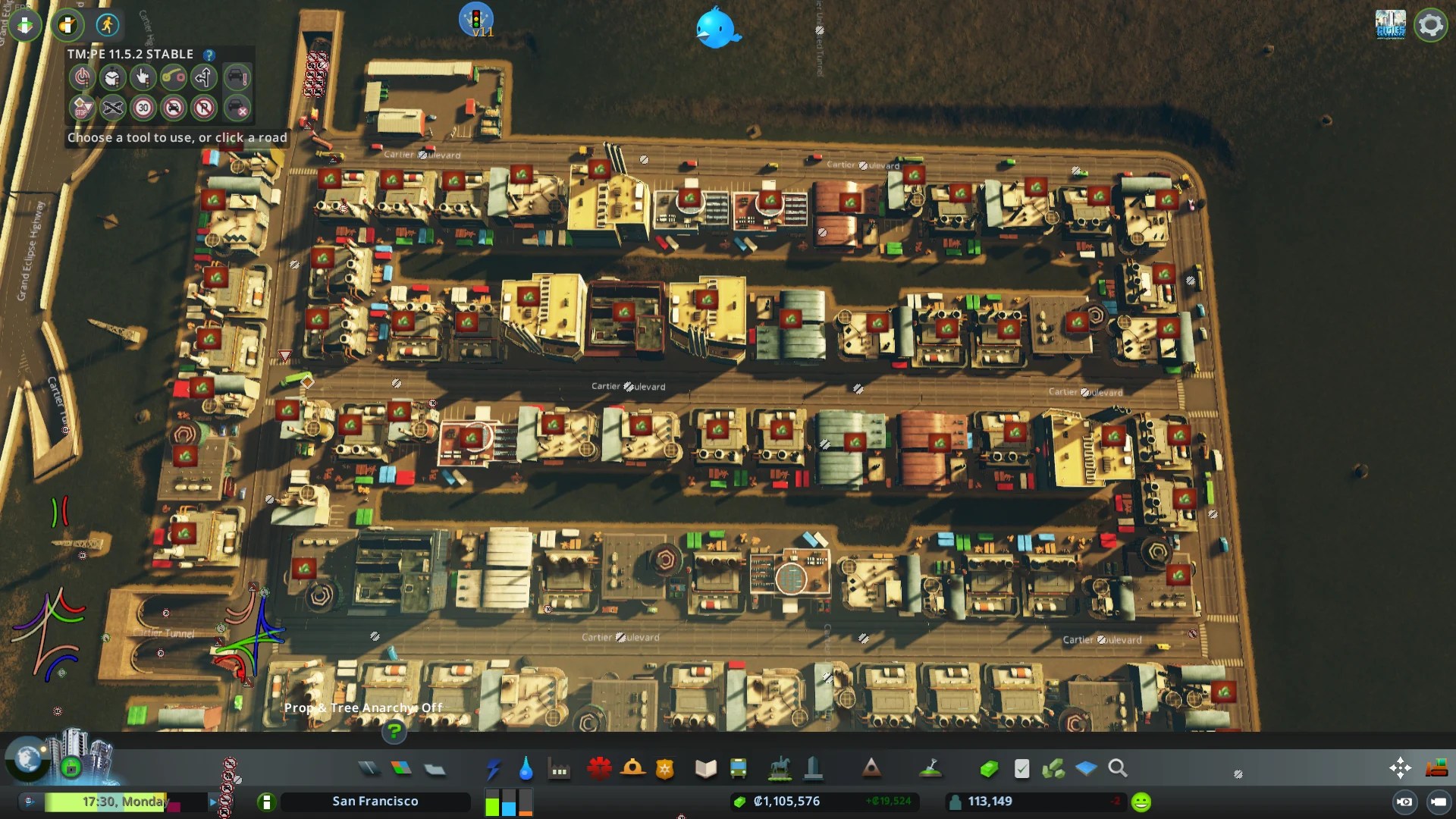Select the TM:PE lane arrows tool
Image resolution: width=1456 pixels, height=819 pixels.
click(204, 77)
